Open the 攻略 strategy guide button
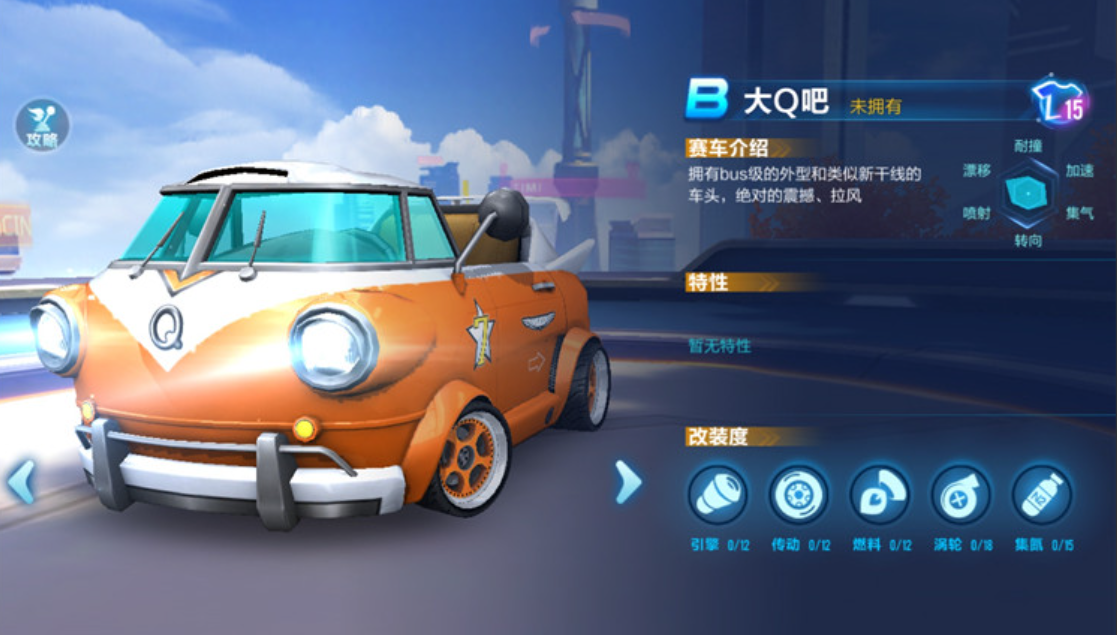 click(x=42, y=125)
